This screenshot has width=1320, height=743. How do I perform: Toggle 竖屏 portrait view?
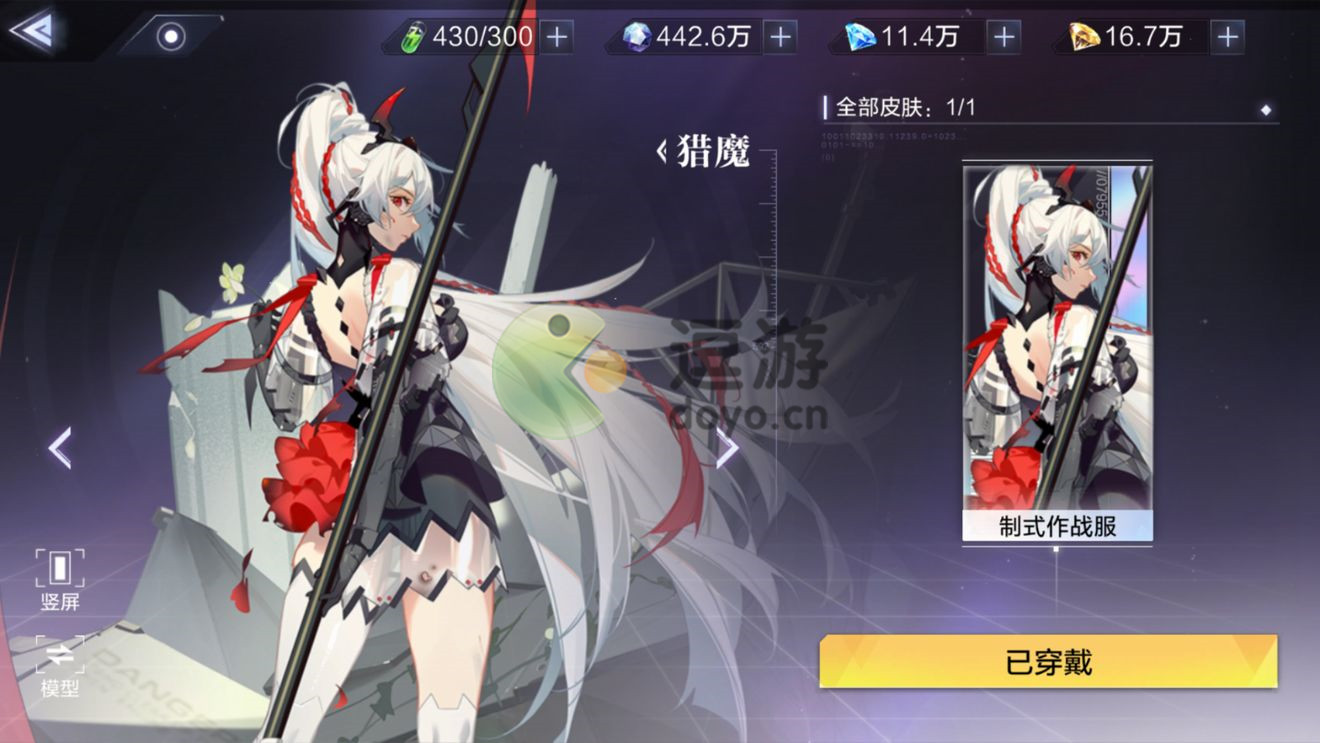click(x=60, y=580)
